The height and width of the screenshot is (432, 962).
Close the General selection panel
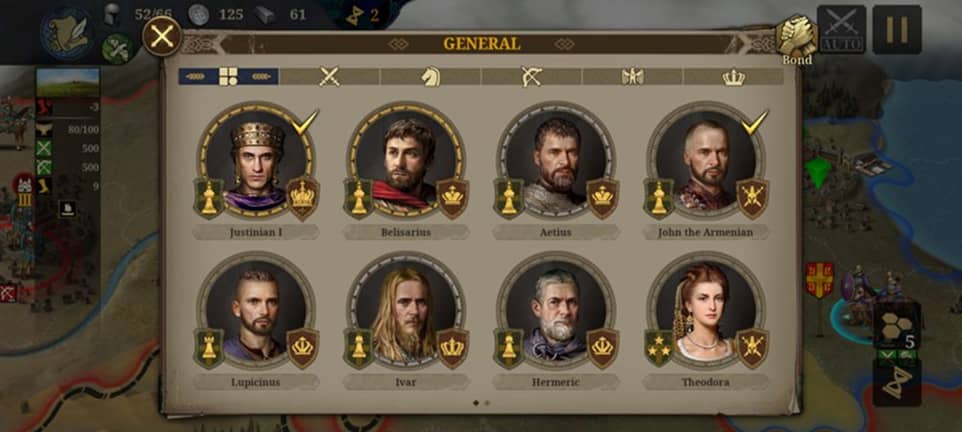click(x=162, y=38)
